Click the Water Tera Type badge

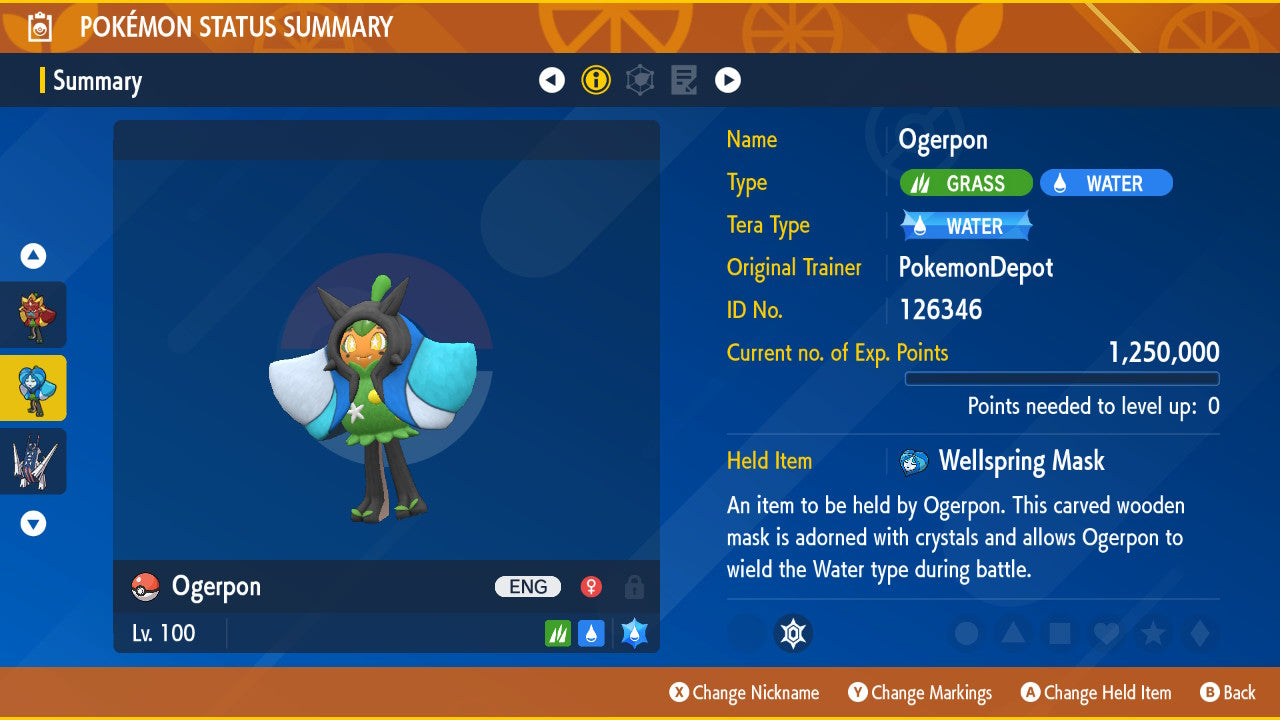[x=966, y=226]
